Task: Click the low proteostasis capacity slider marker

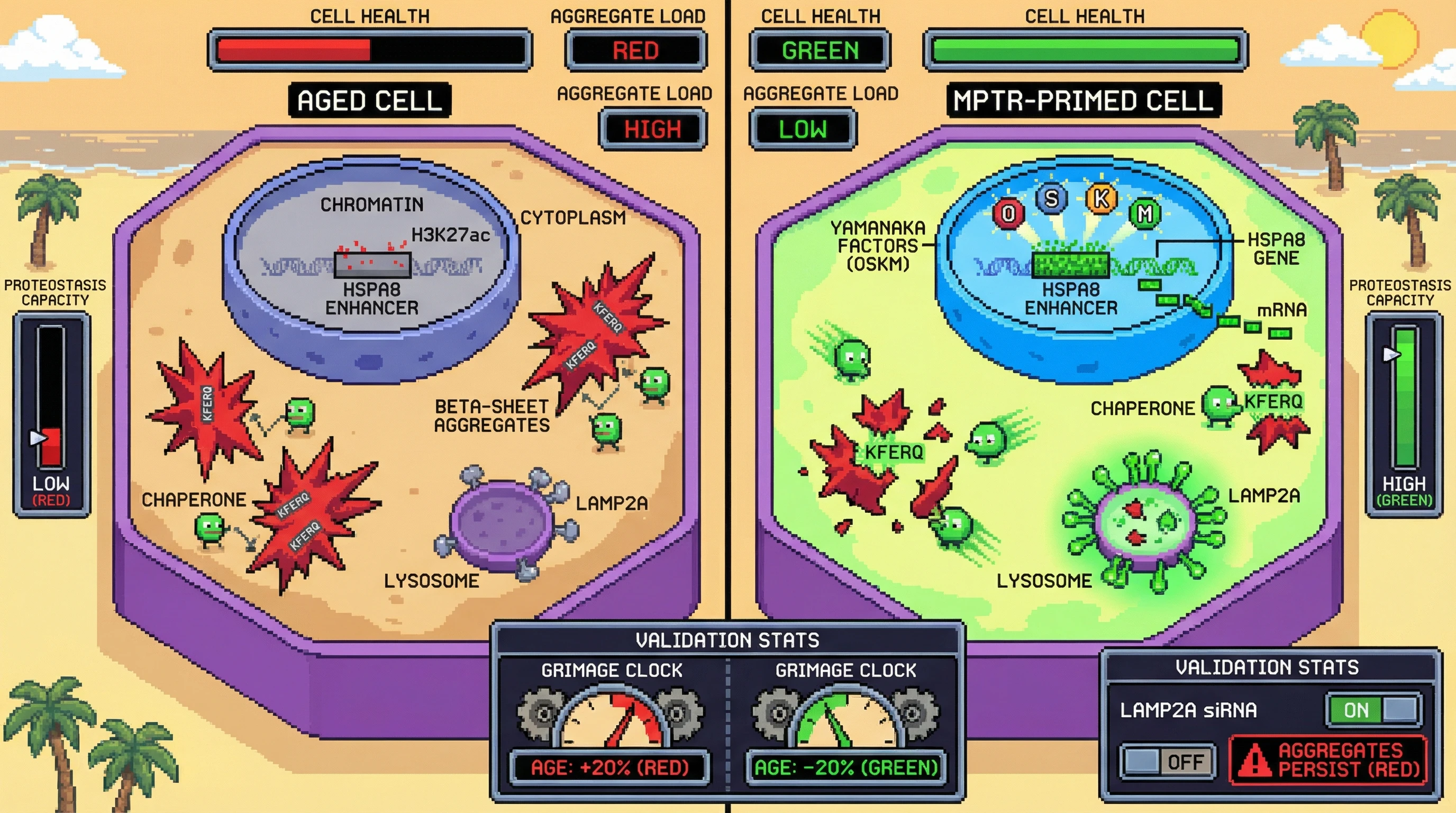Action: point(39,438)
